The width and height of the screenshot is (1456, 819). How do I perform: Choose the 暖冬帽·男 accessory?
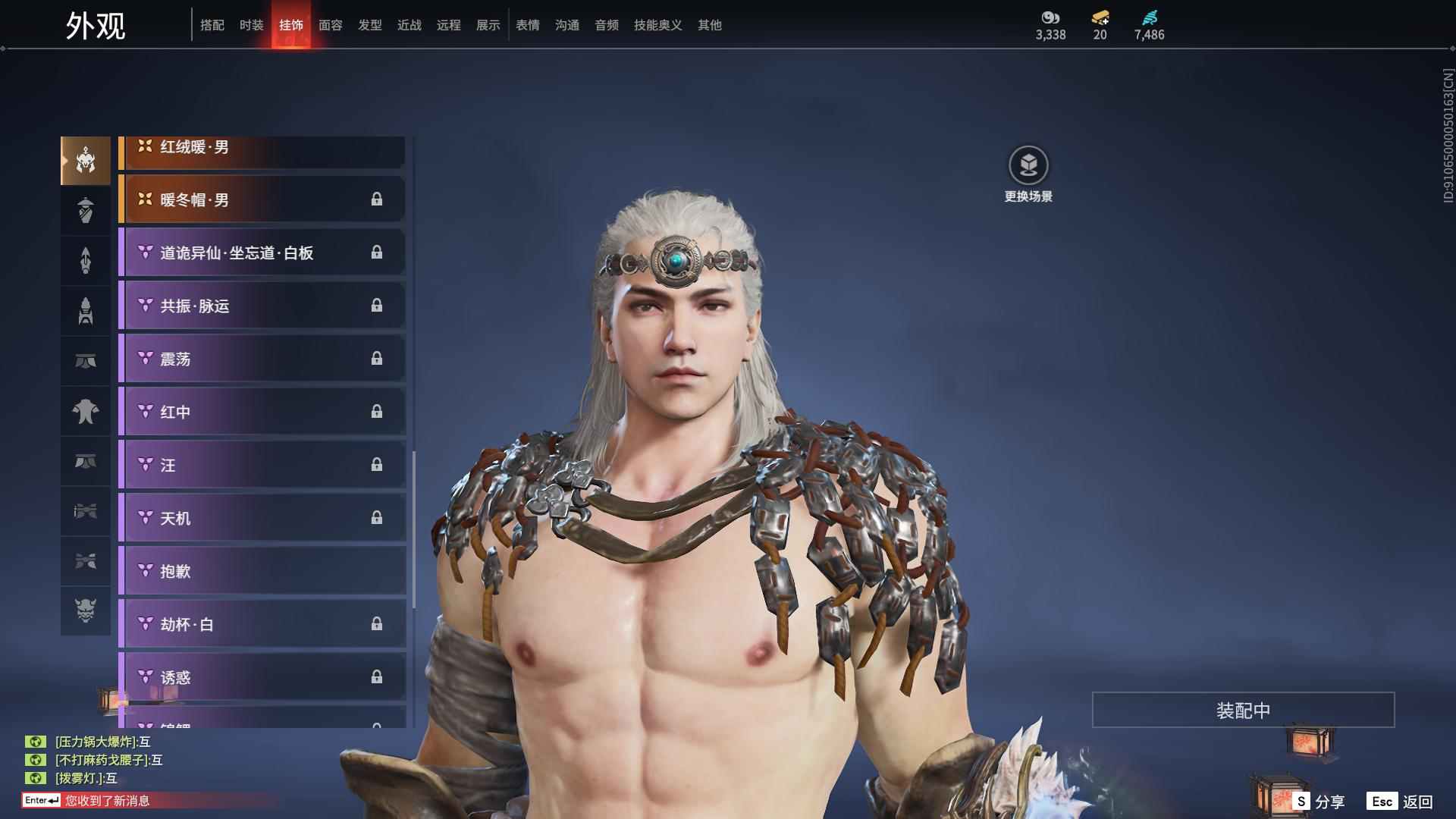[x=262, y=199]
